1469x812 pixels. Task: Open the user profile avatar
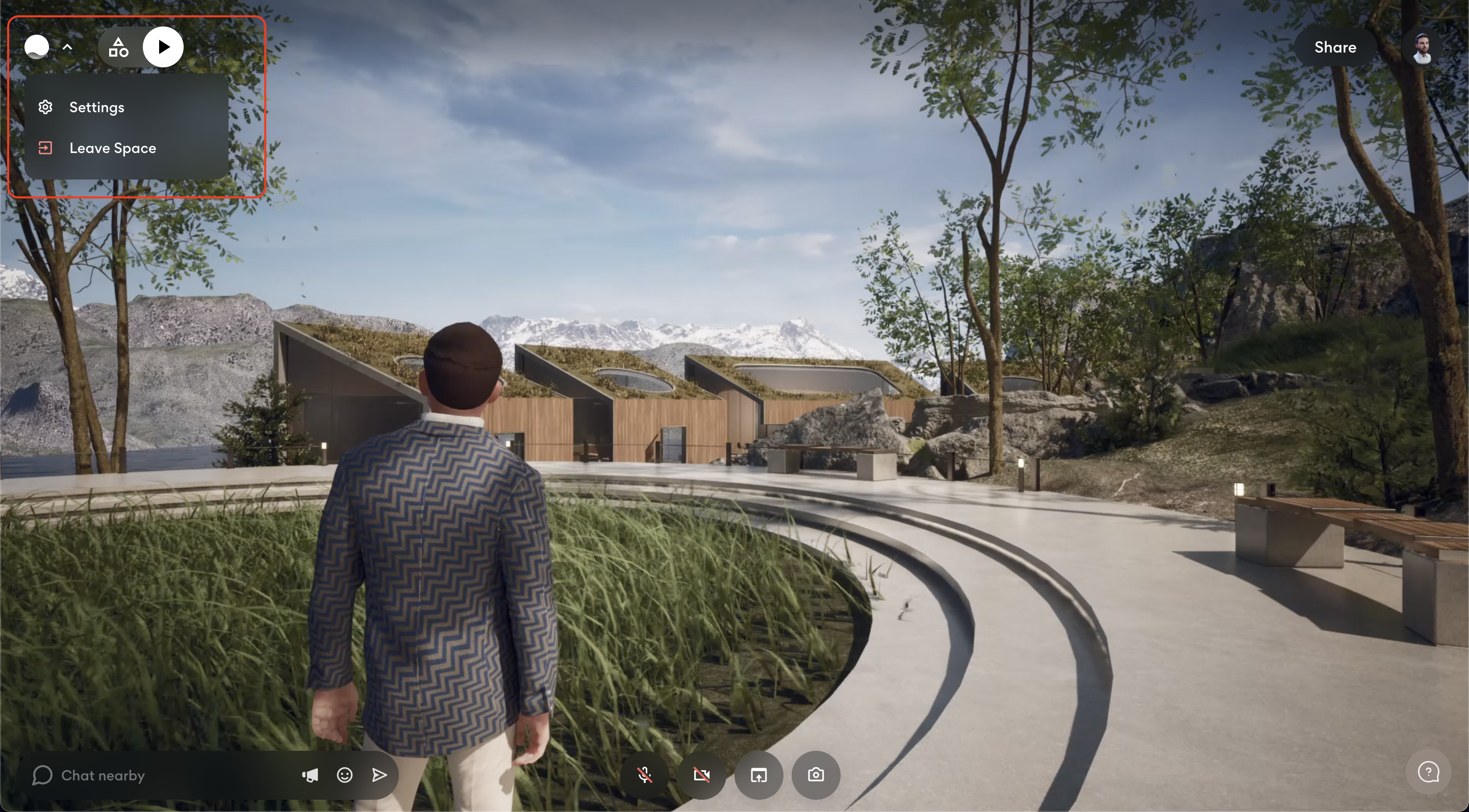click(1422, 48)
